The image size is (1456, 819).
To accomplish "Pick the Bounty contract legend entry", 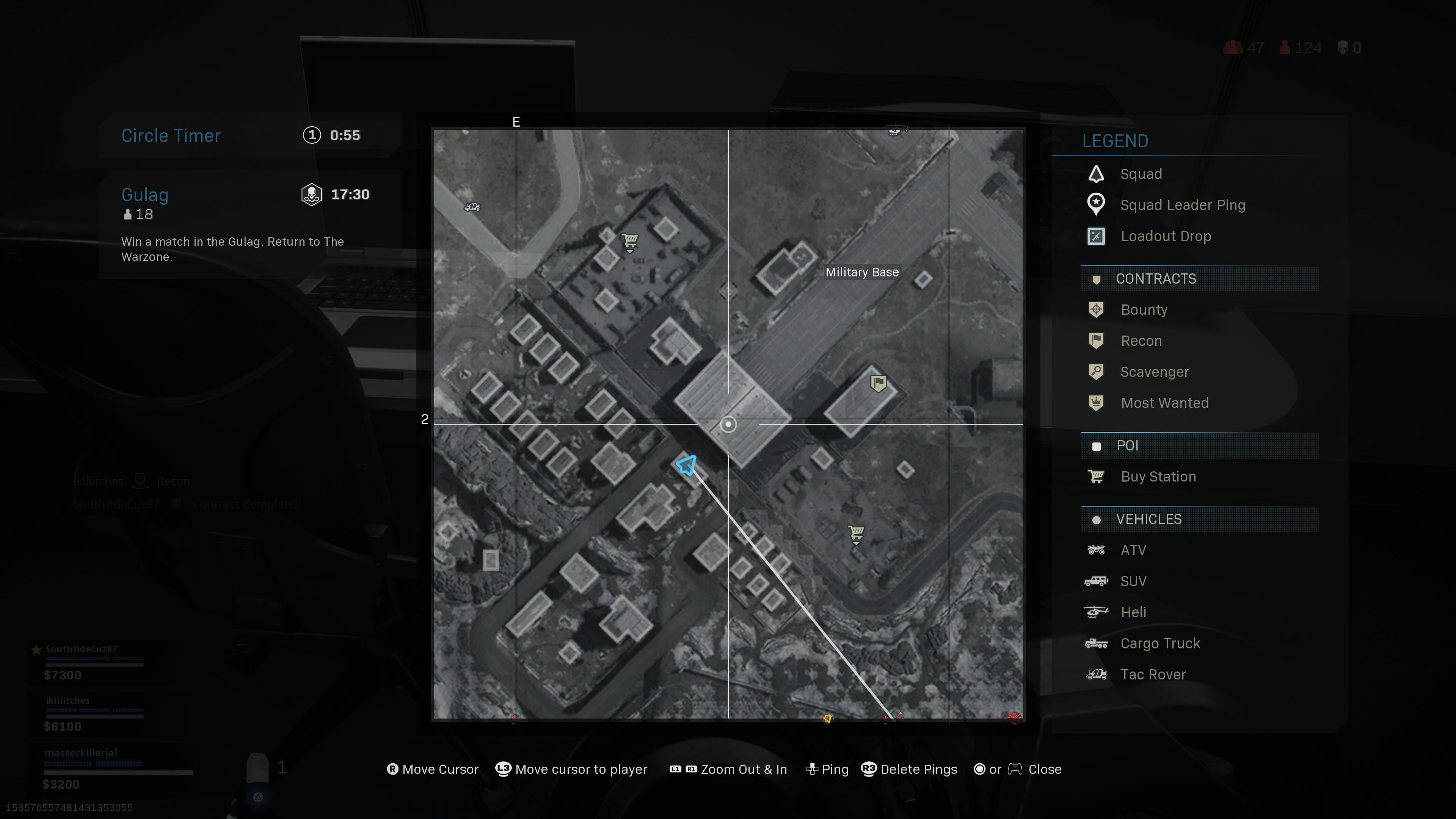I will click(1144, 310).
